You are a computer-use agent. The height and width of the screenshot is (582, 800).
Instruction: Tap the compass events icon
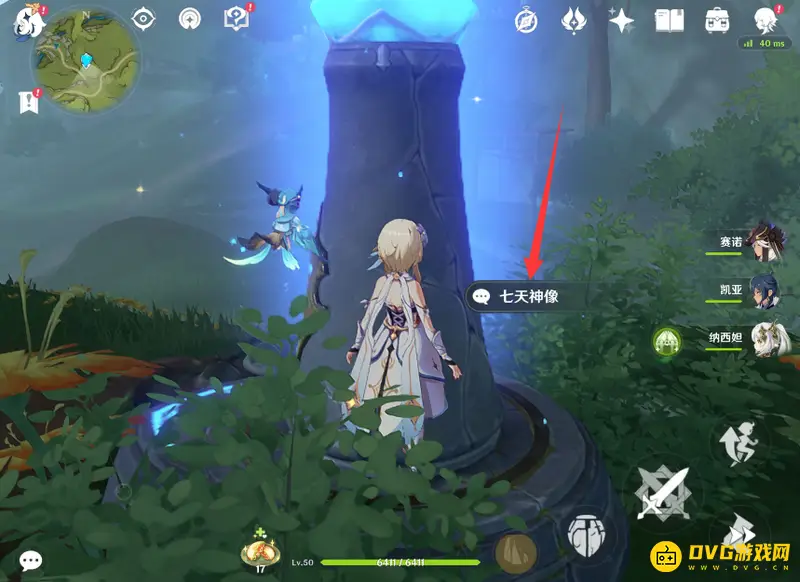pos(526,19)
